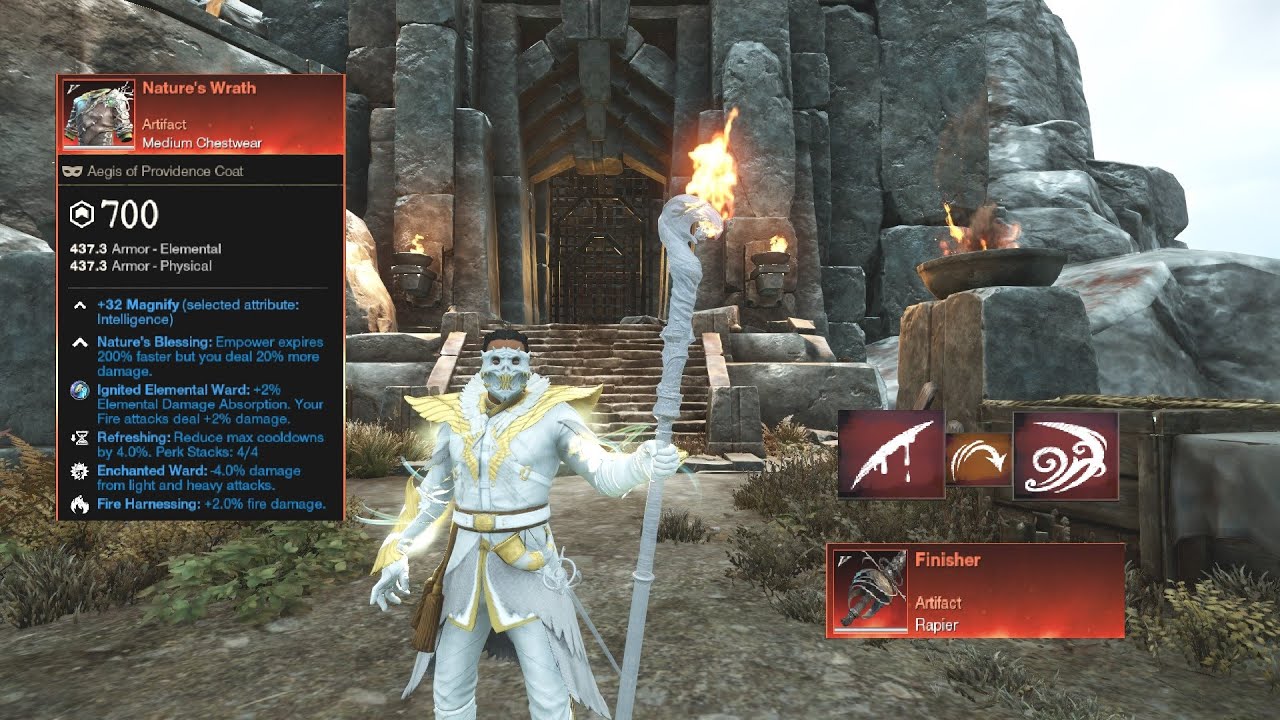The height and width of the screenshot is (720, 1280).
Task: Select the Refreshing hourglass perk icon
Action: (x=79, y=438)
